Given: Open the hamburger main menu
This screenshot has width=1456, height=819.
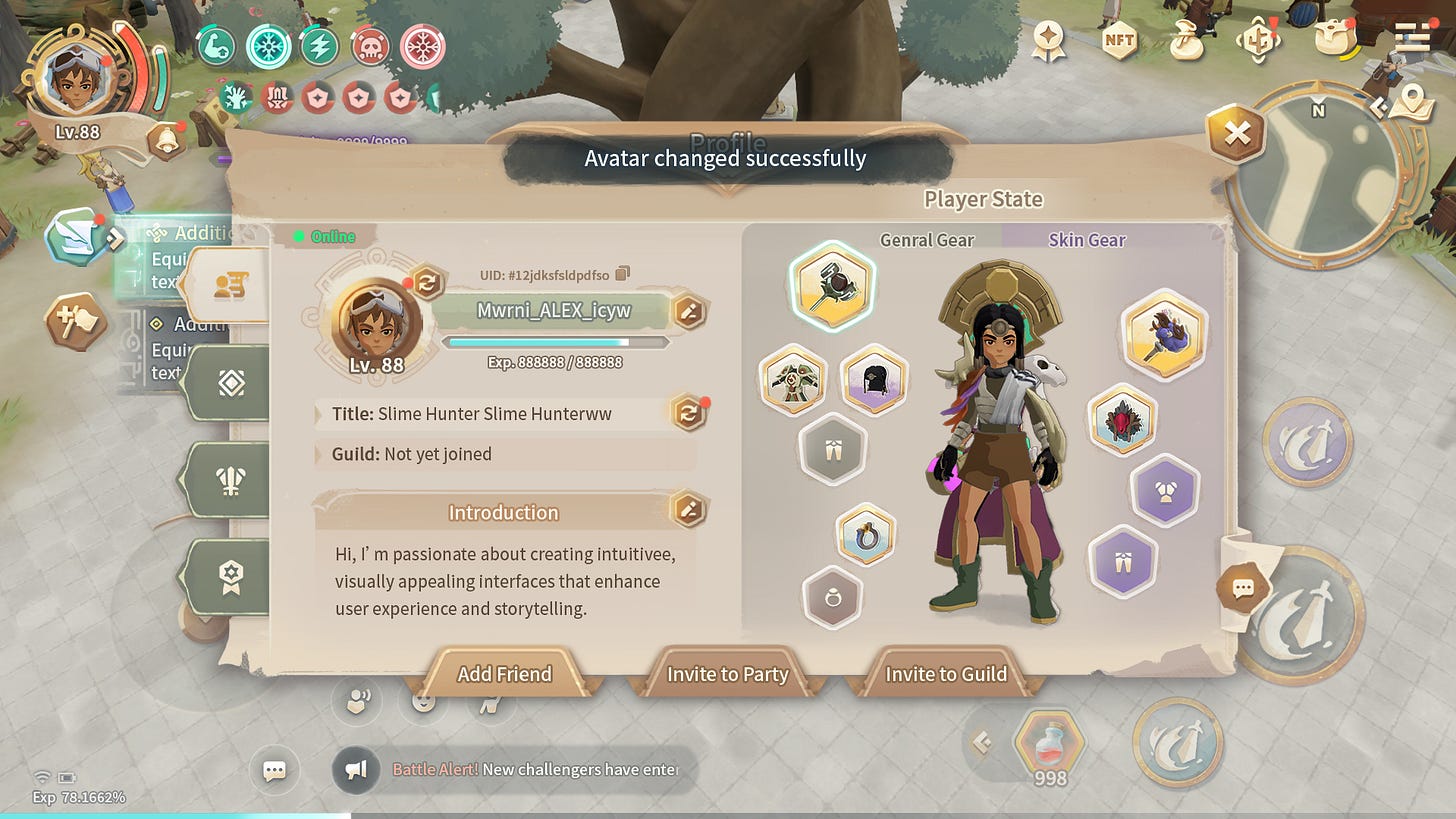Looking at the screenshot, I should pos(1412,39).
